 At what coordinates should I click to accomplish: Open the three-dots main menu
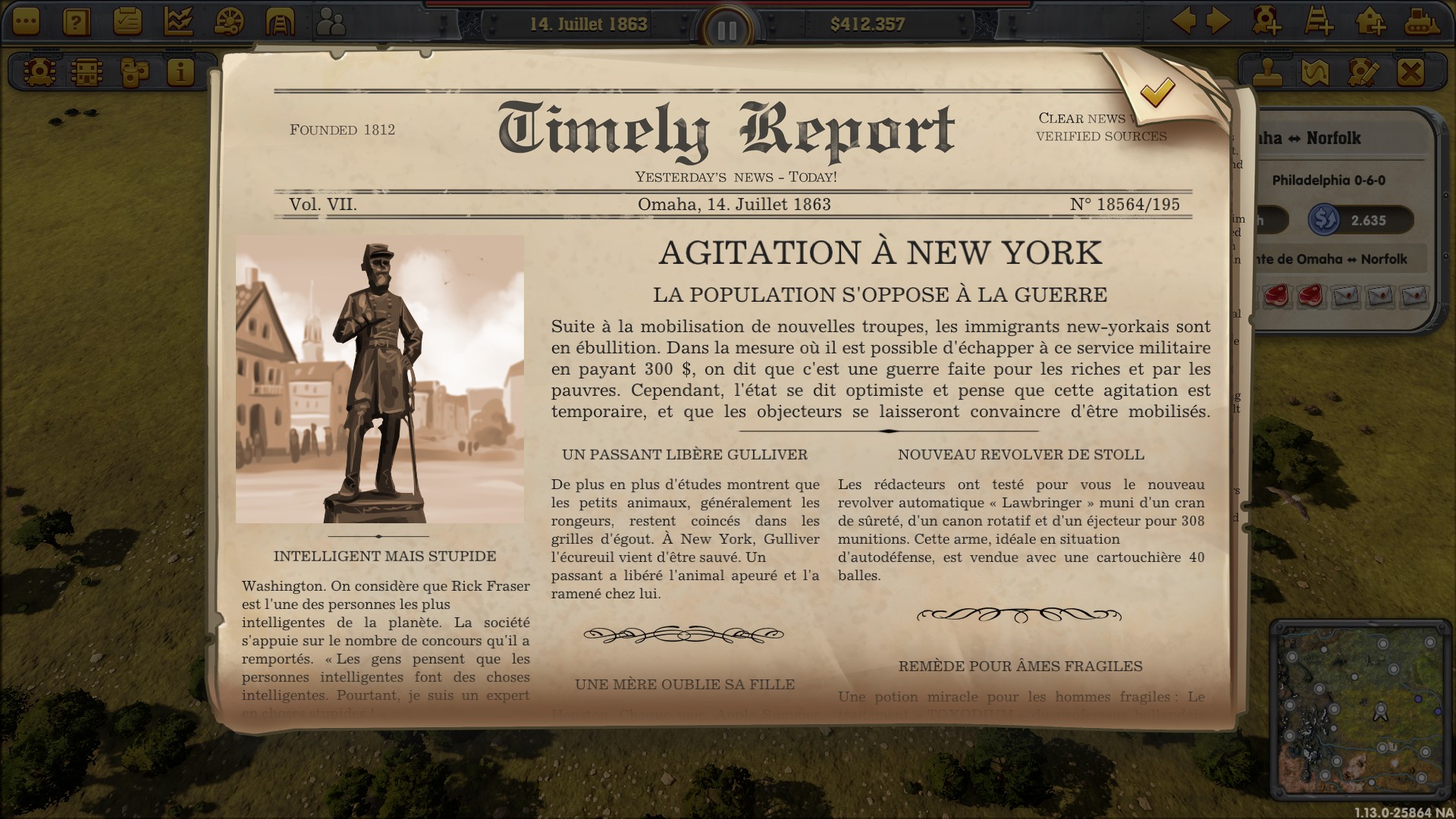25,21
